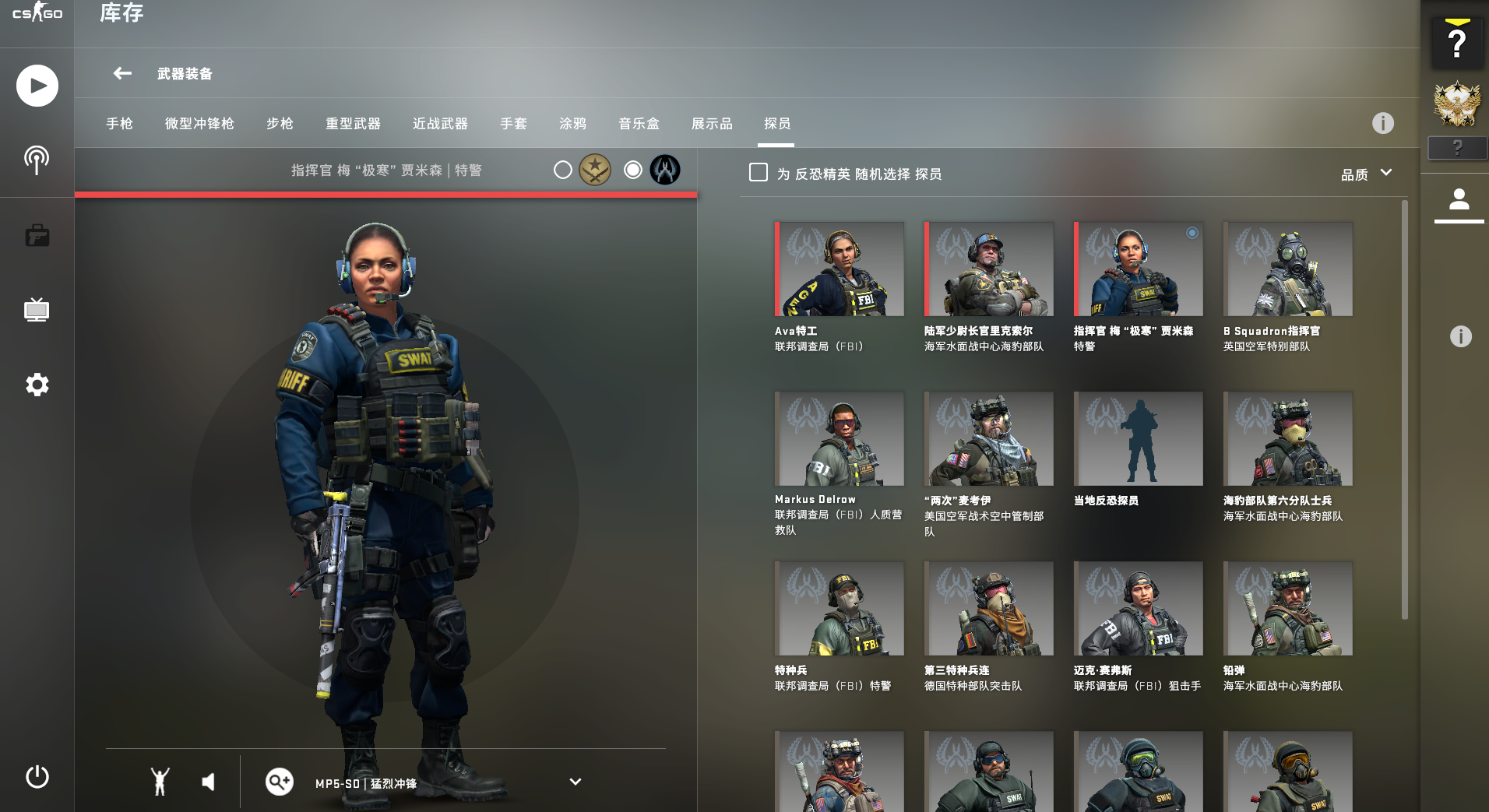Click the power quit icon
Screen dimensions: 1489x812
coord(37,777)
